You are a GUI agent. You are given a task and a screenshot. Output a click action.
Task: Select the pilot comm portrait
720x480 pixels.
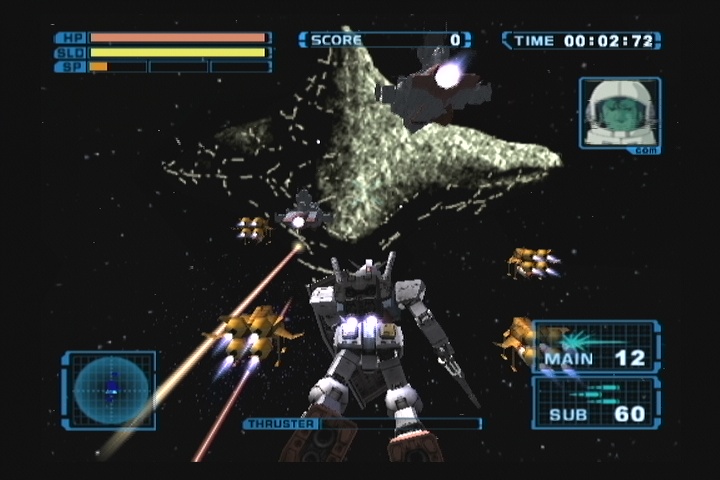pyautogui.click(x=619, y=114)
